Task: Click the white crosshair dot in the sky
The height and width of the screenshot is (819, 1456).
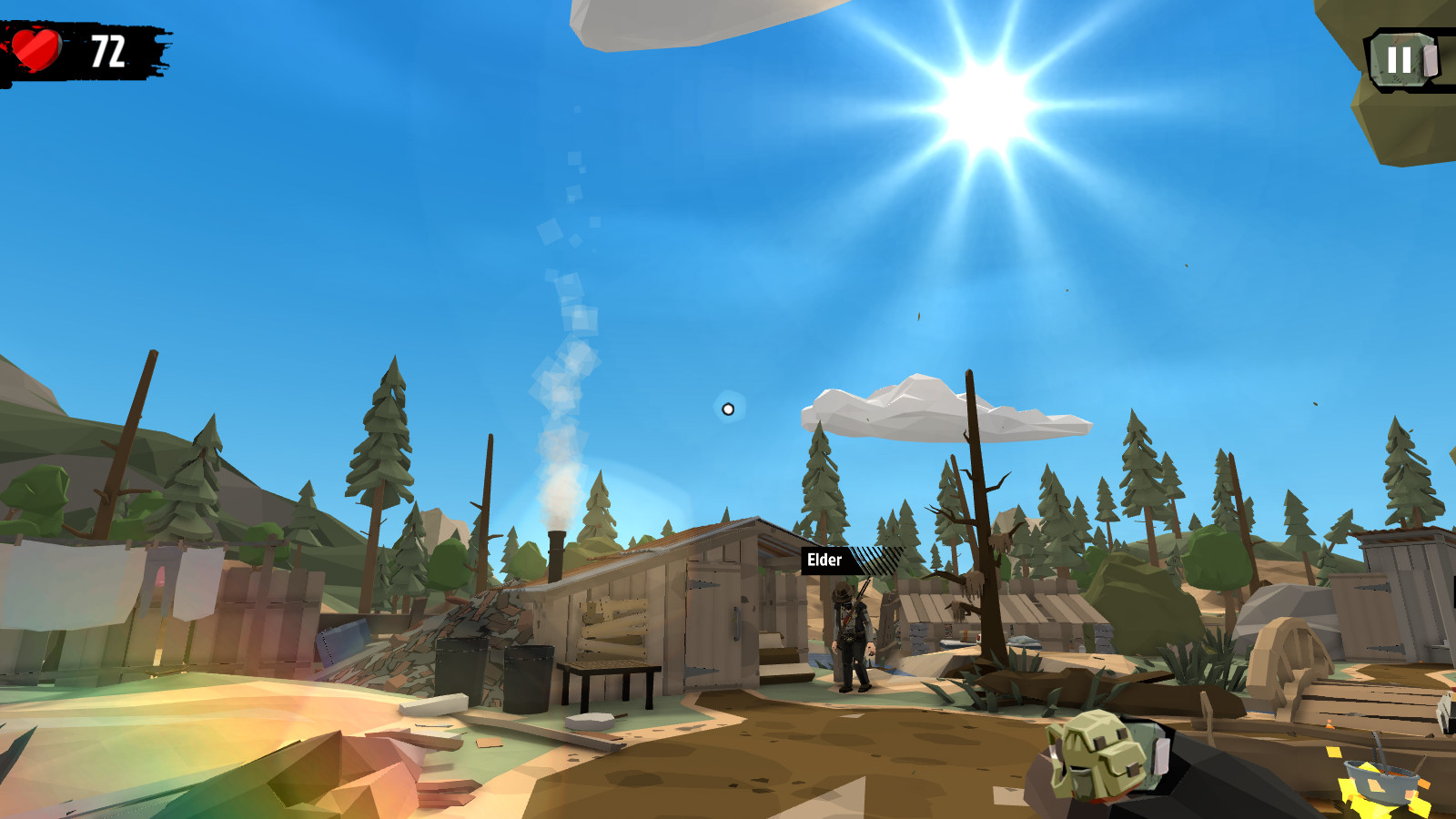Action: [x=727, y=409]
